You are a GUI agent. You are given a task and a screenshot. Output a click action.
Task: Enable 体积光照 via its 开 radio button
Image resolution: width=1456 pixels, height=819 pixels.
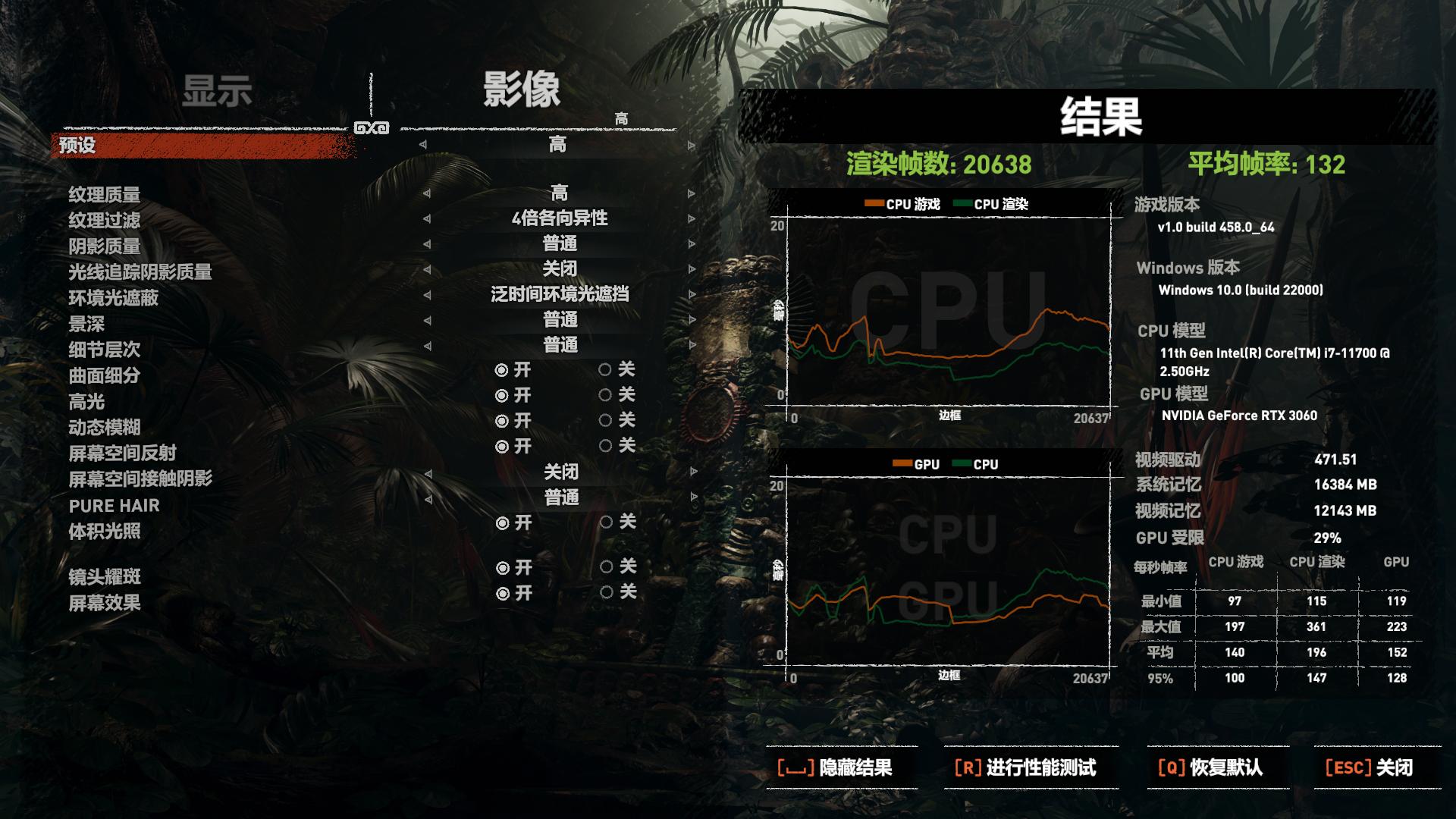coord(502,522)
